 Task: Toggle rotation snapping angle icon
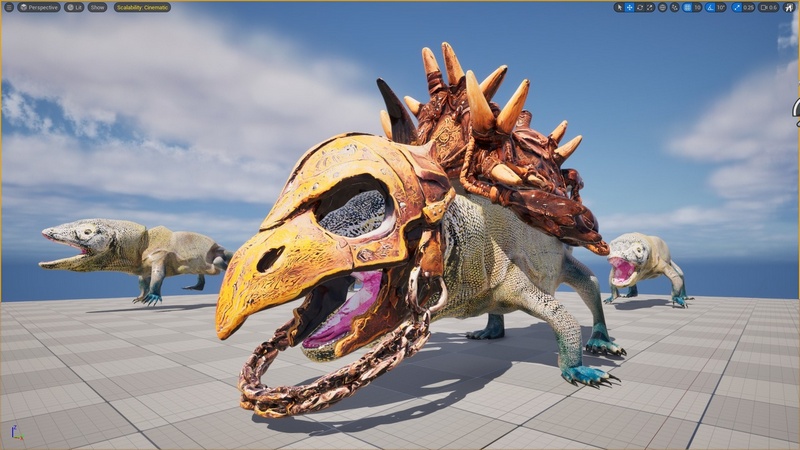pyautogui.click(x=711, y=7)
